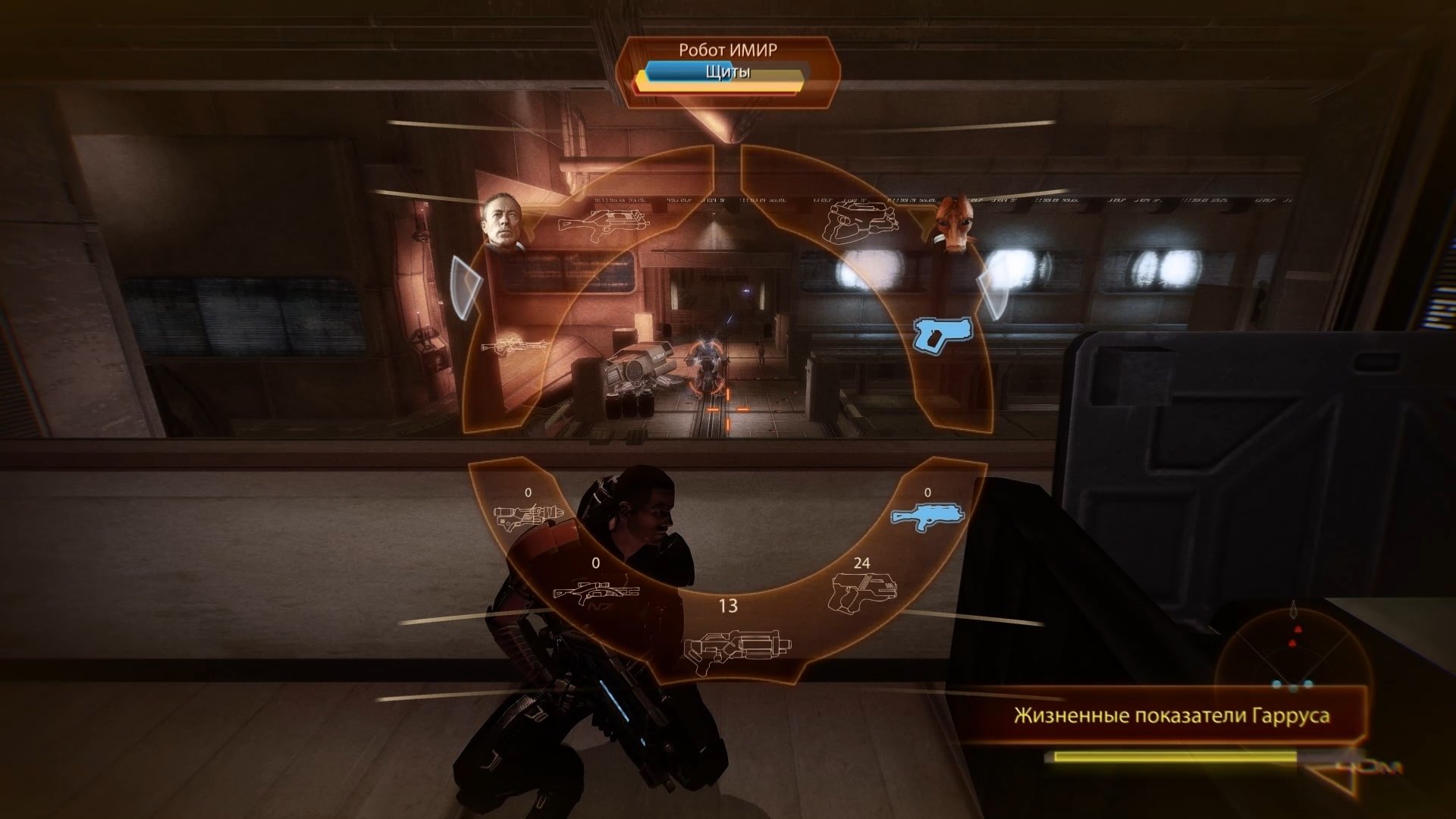Viewport: 1456px width, 819px height.
Task: Click the shield icon beside Zaeed's portrait
Action: click(x=466, y=287)
